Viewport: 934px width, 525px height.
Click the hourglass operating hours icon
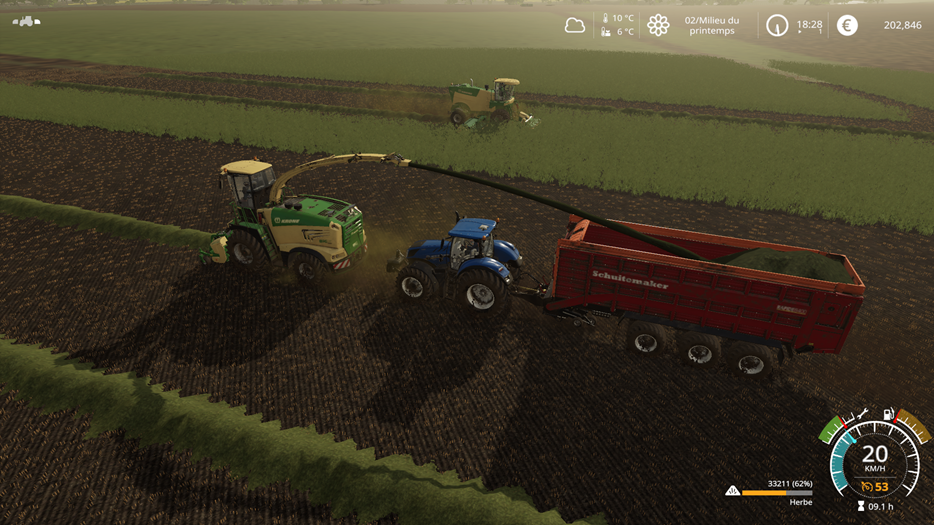tap(860, 507)
